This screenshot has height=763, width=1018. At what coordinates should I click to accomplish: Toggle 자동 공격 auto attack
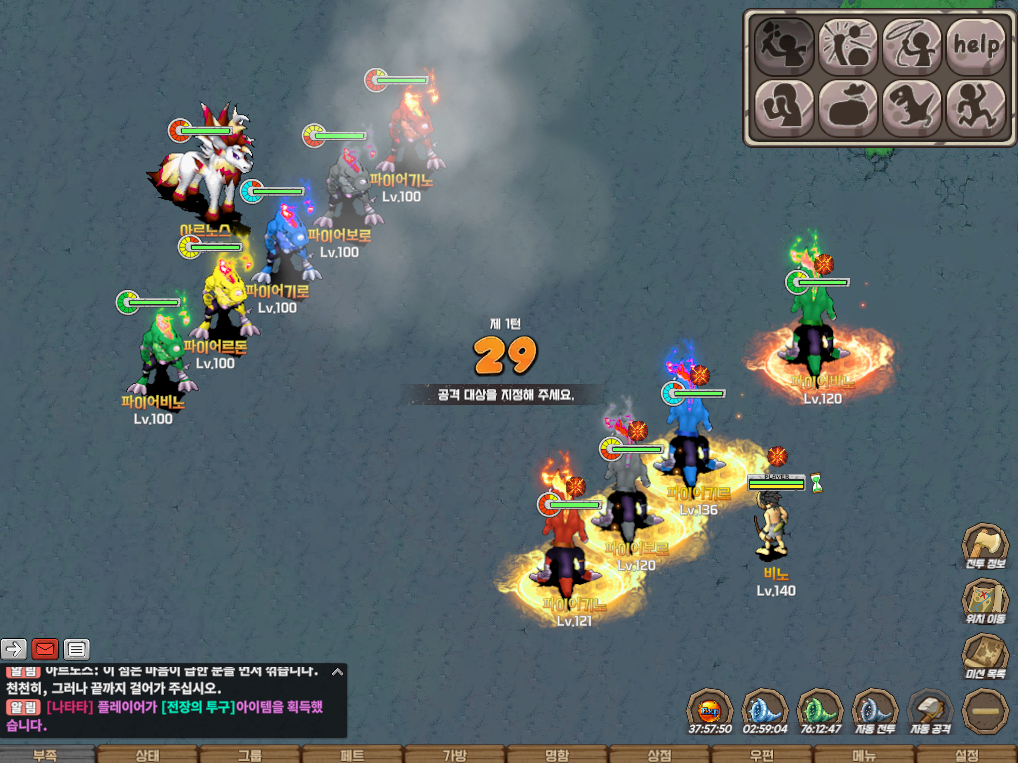tap(930, 712)
